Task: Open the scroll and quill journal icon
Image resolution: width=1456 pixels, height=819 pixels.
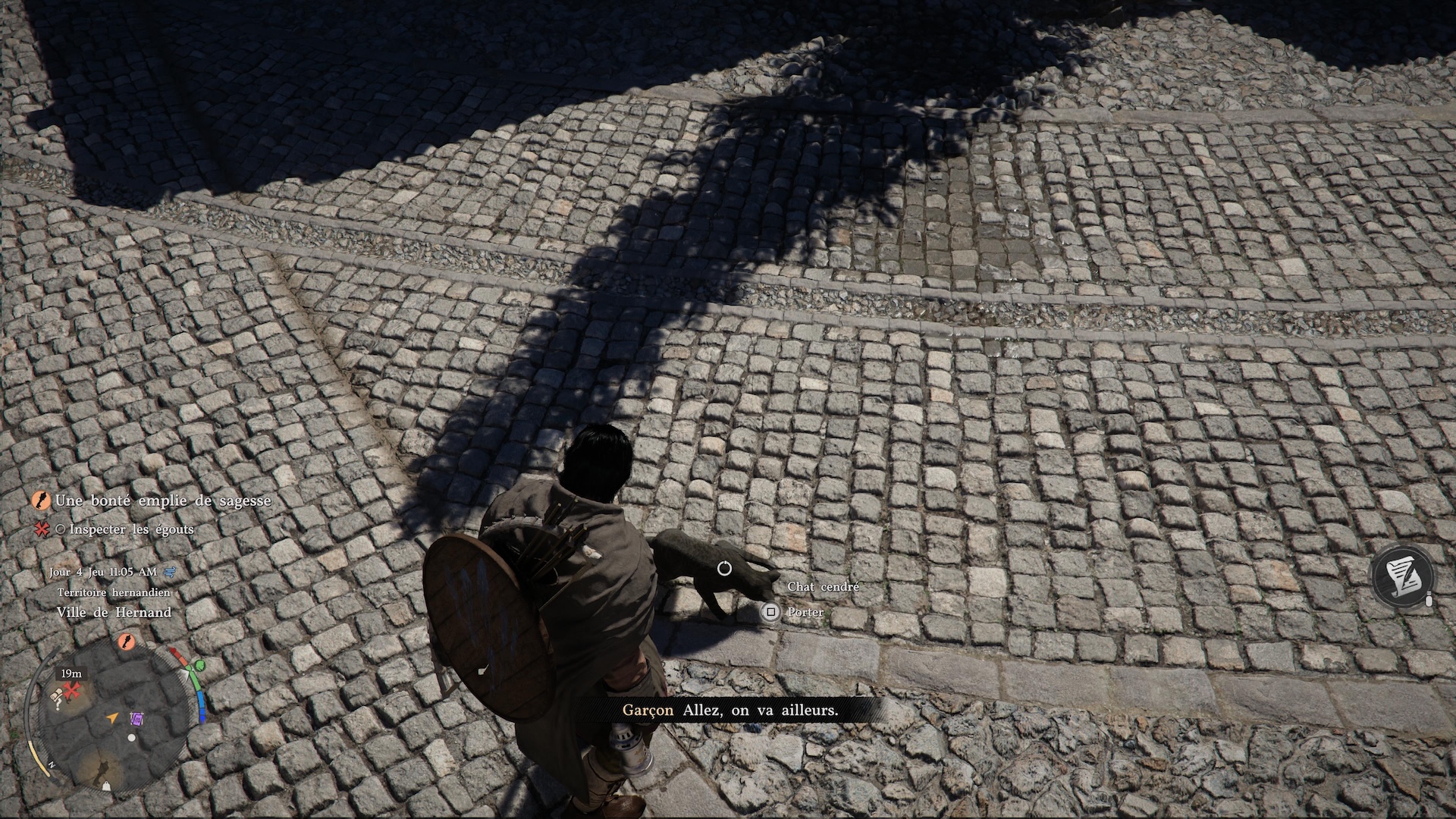Action: (x=1404, y=576)
